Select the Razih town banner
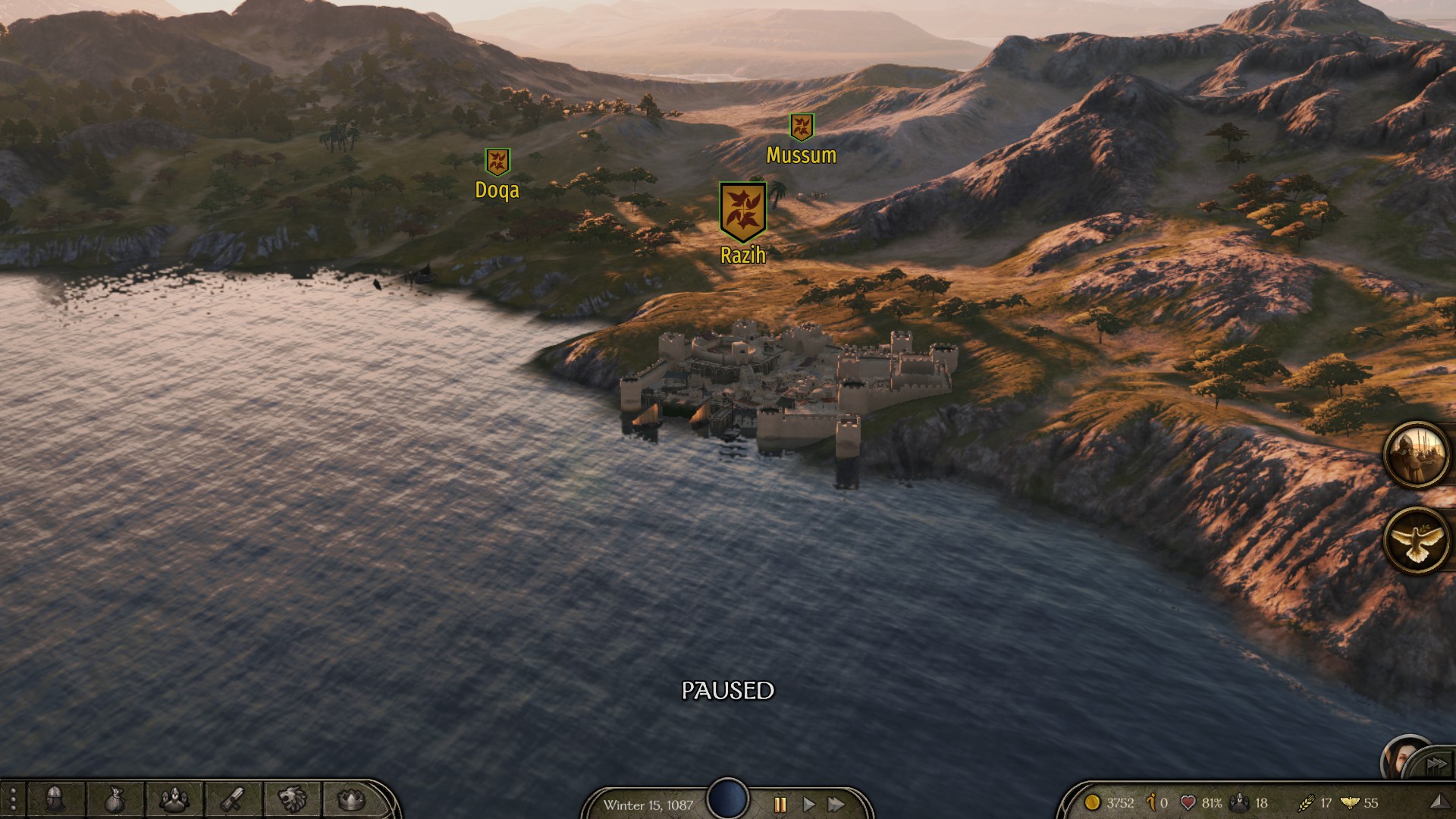The image size is (1456, 819). [742, 212]
